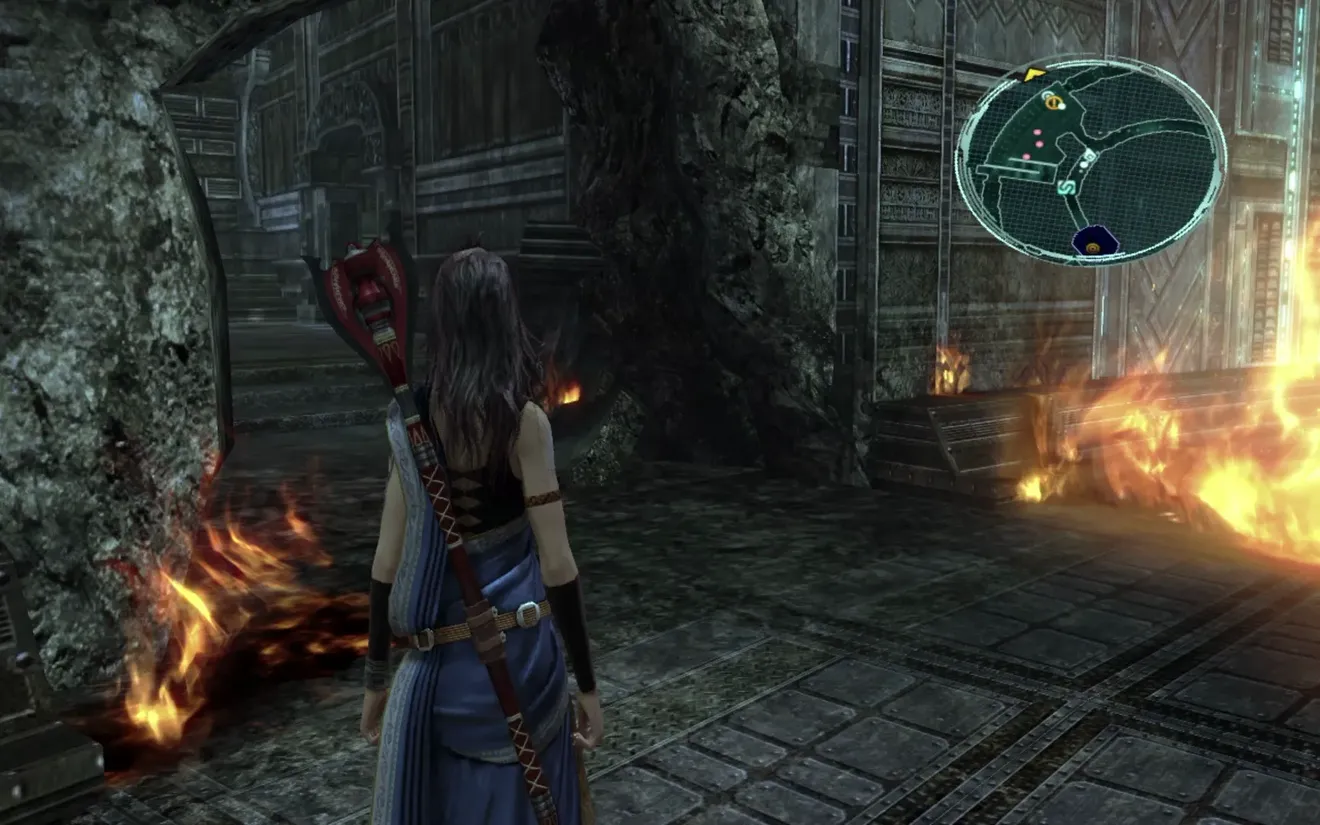Select the yellow arrow marker on minimap

(1034, 73)
